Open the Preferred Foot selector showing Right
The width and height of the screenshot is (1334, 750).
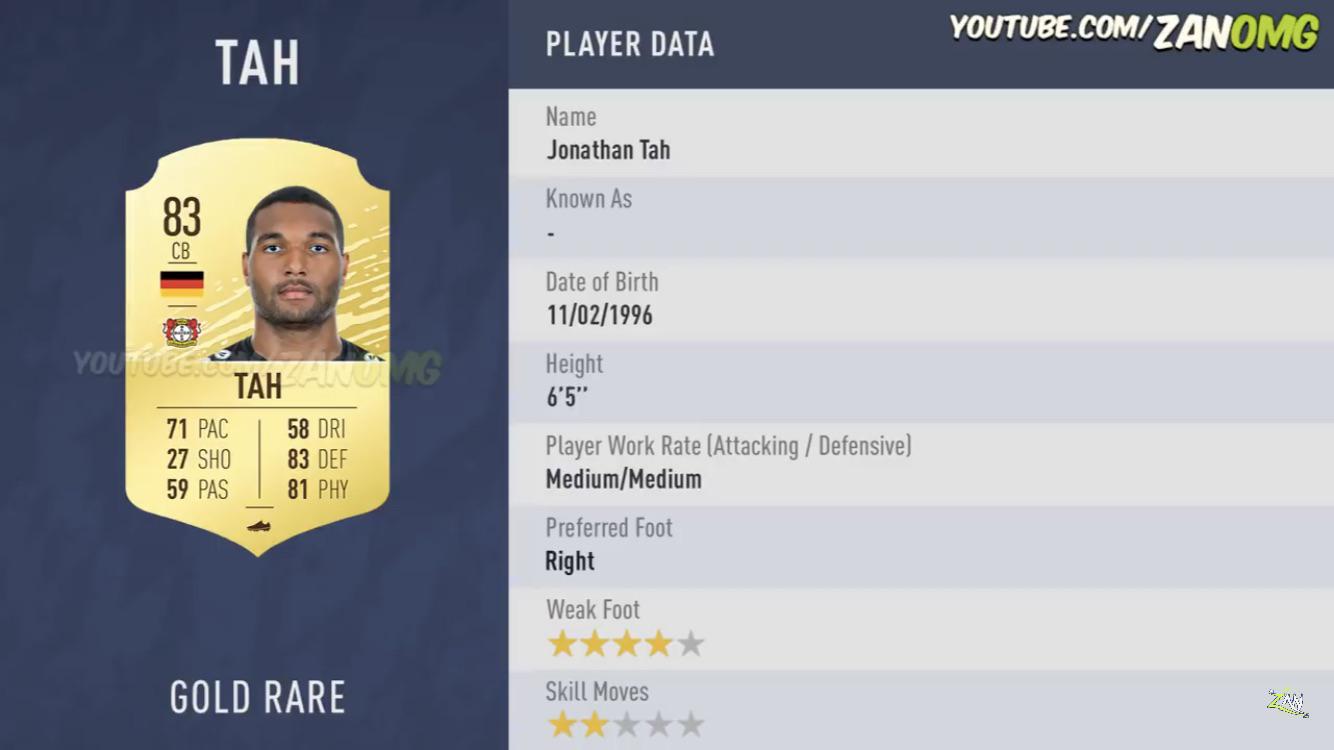[608, 545]
